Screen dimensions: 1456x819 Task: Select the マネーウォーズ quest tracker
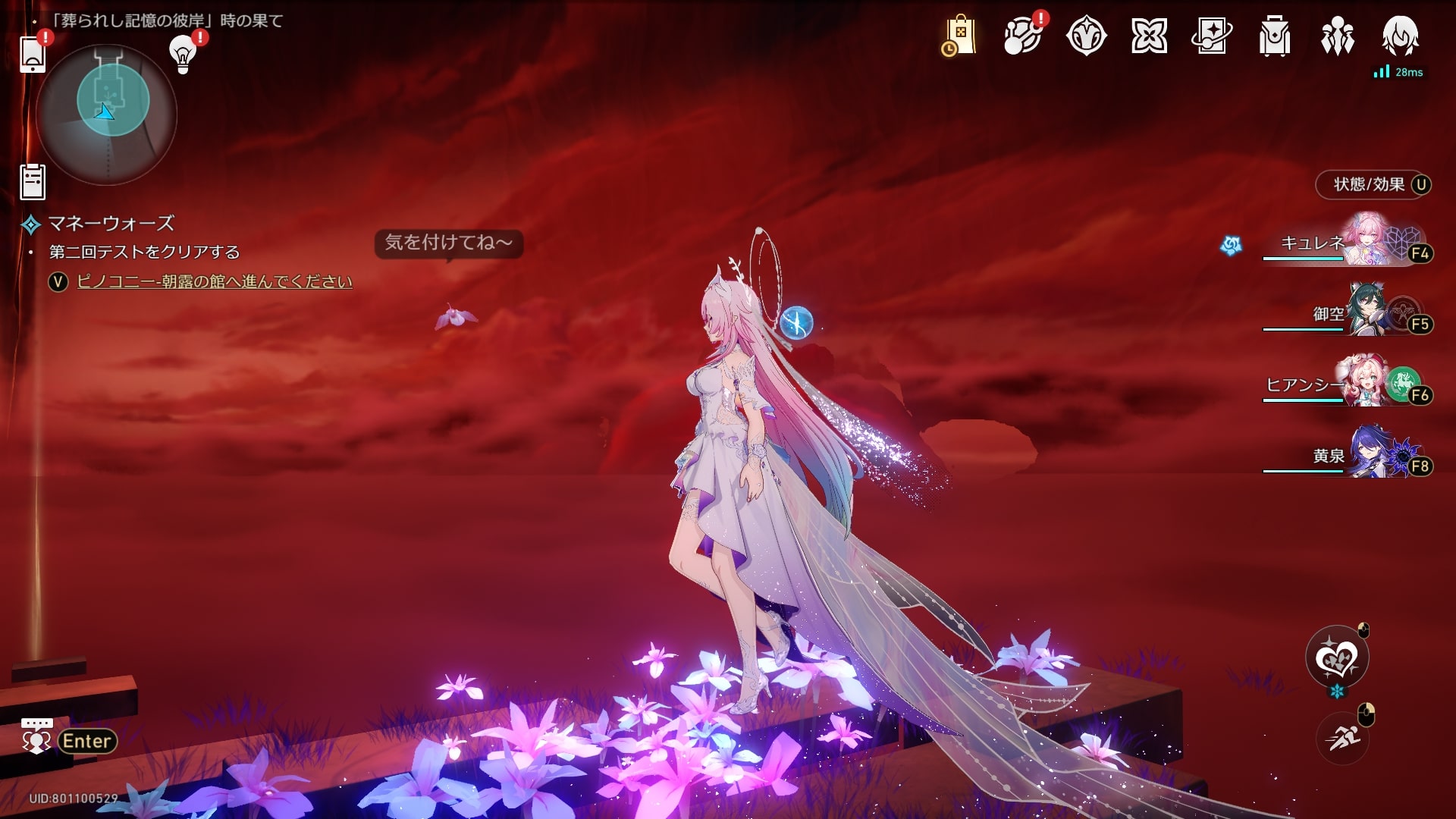pyautogui.click(x=111, y=224)
